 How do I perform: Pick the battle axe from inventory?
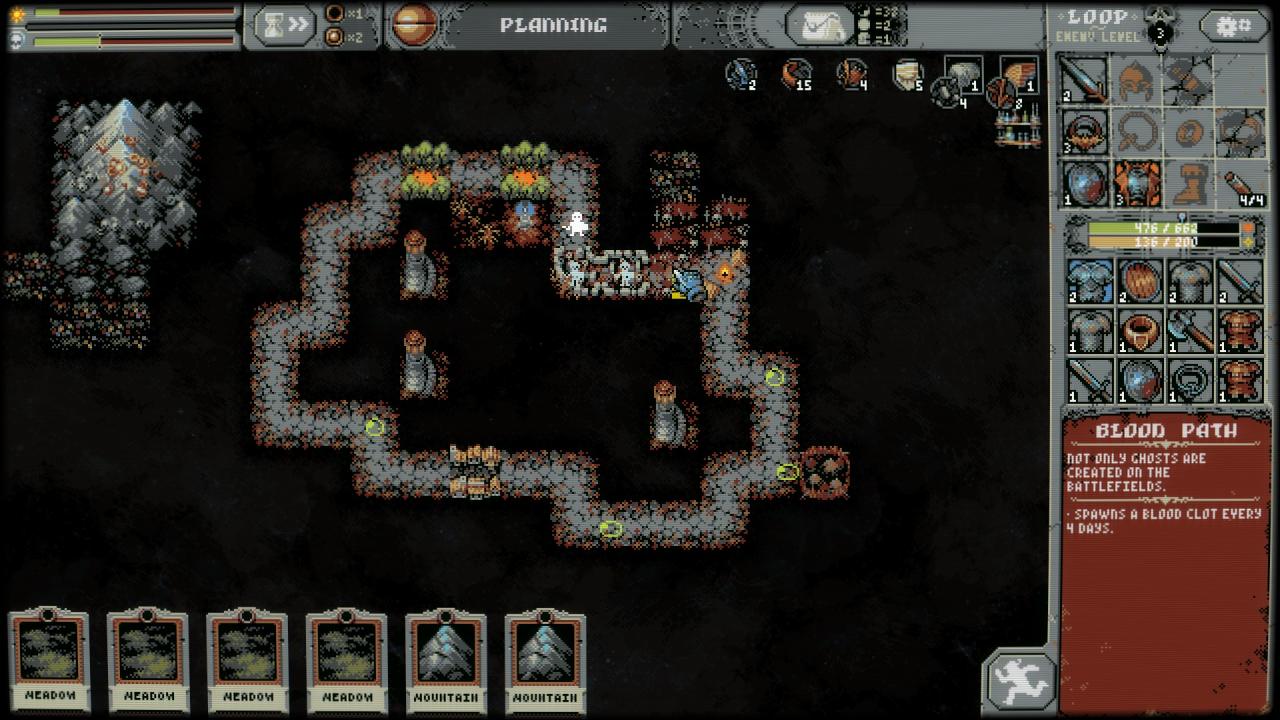[x=1190, y=331]
